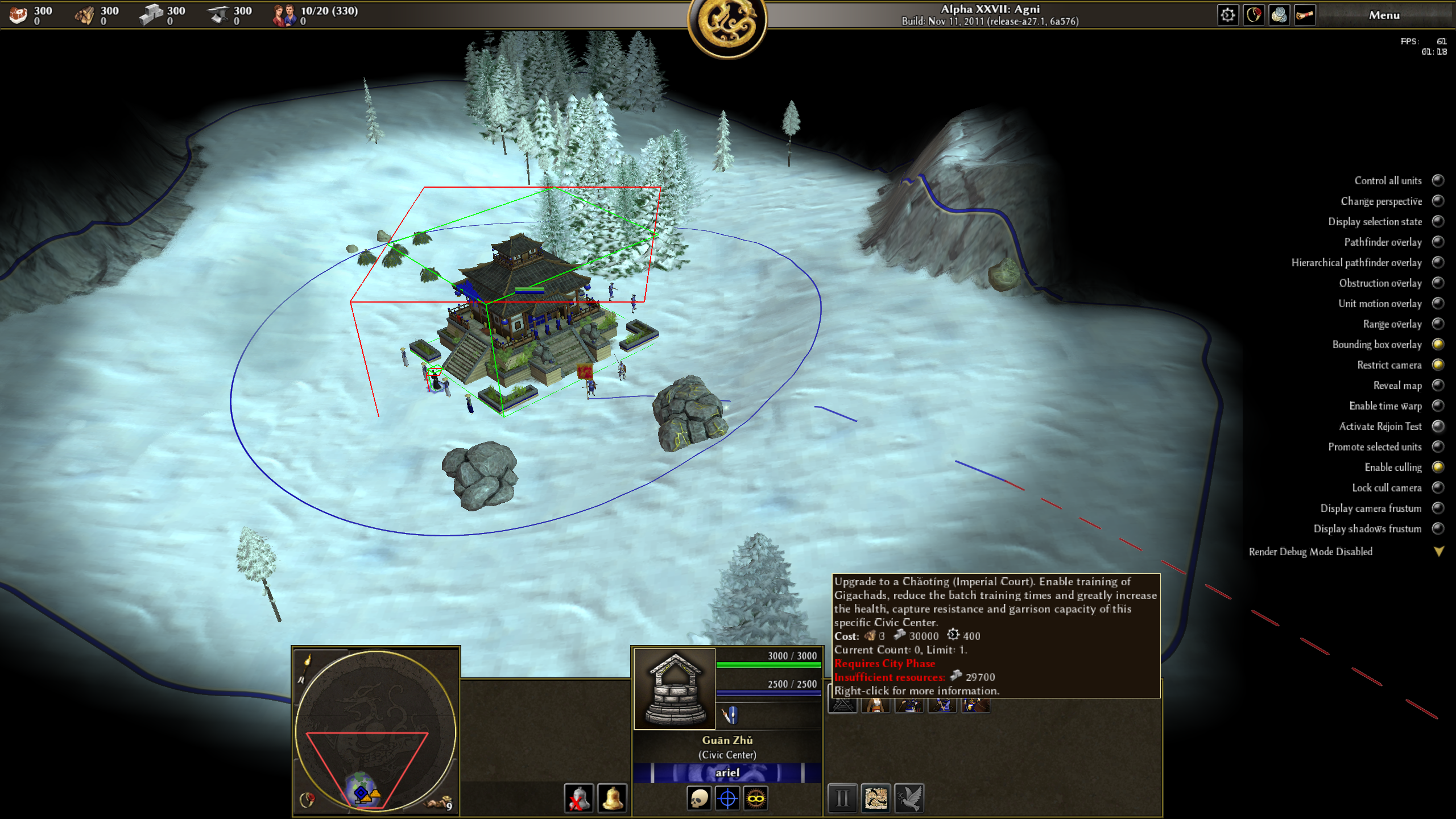Toggle Change perspective option
The width and height of the screenshot is (1456, 819).
pos(1438,201)
